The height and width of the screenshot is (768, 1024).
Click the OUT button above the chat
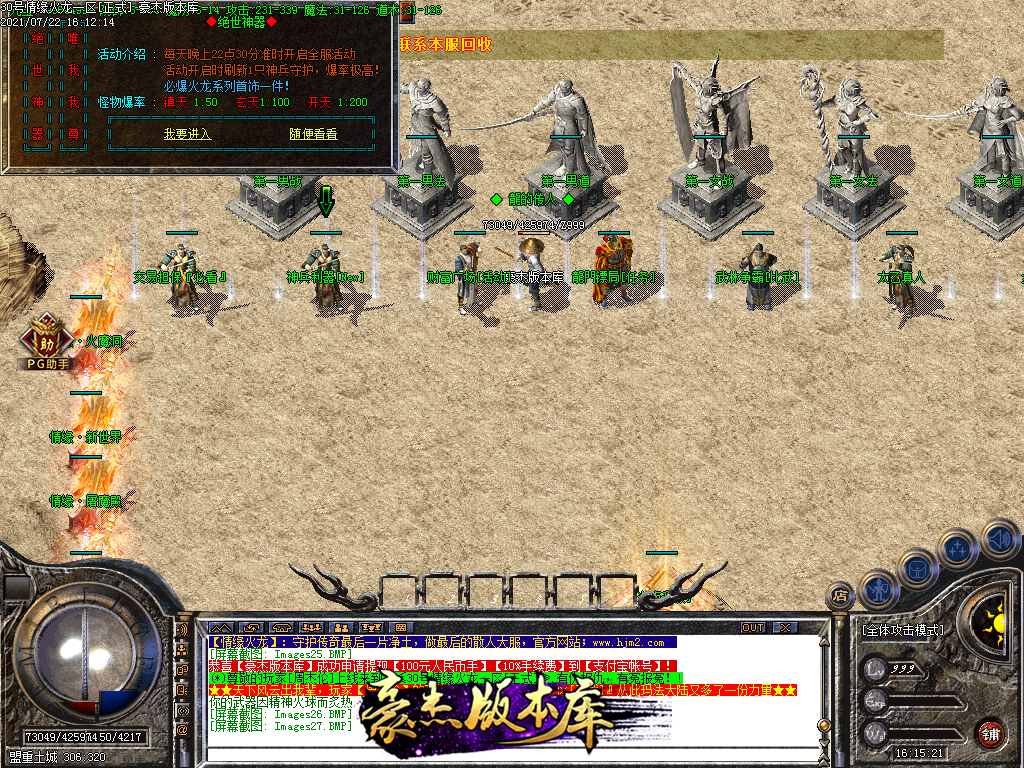click(x=753, y=627)
